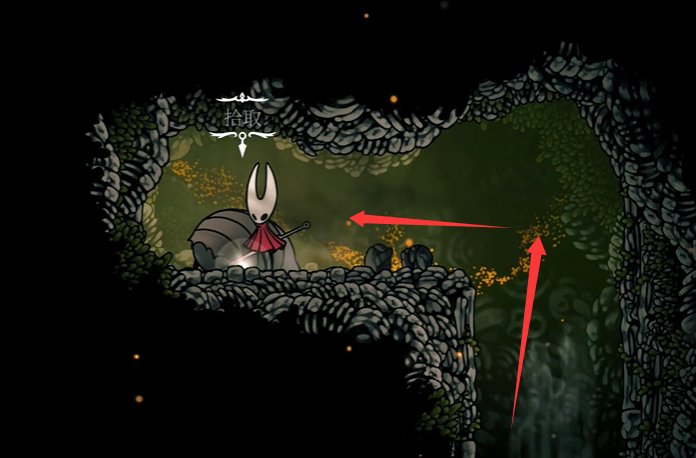The width and height of the screenshot is (696, 458).
Task: Select the 拾取 pickup prompt
Action: tap(243, 118)
